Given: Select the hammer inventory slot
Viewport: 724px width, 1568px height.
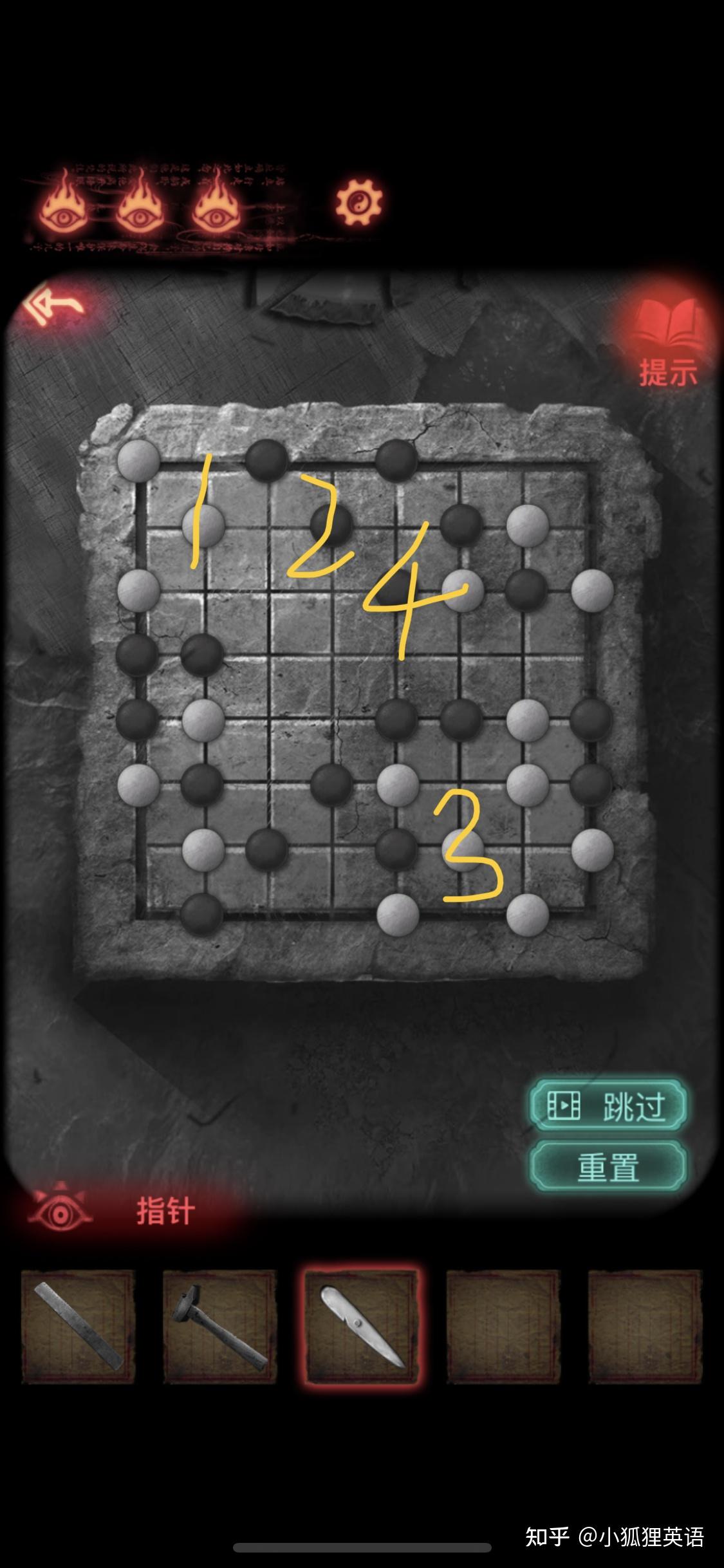Looking at the screenshot, I should pos(219,1327).
